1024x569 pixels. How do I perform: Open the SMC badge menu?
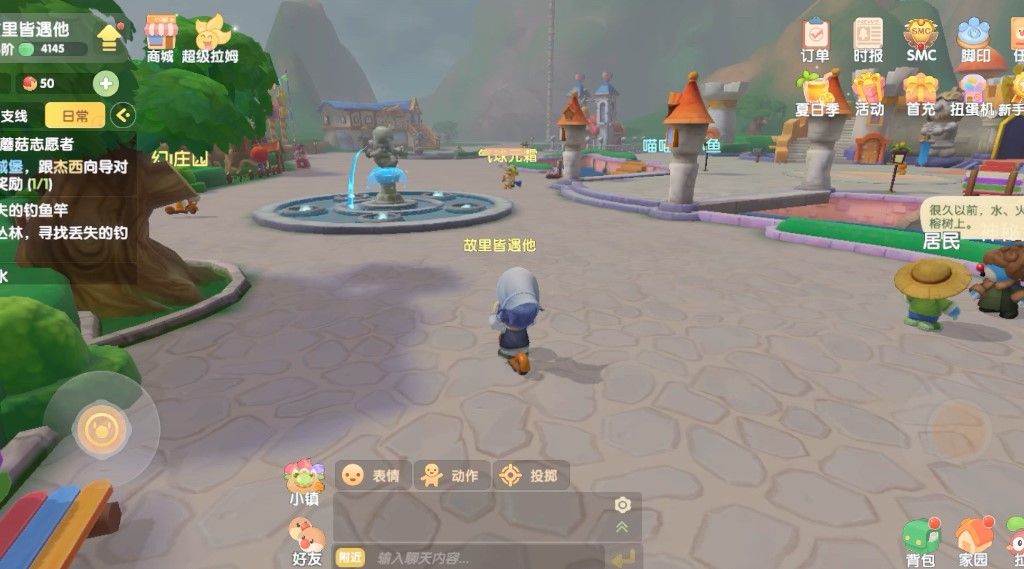[921, 38]
